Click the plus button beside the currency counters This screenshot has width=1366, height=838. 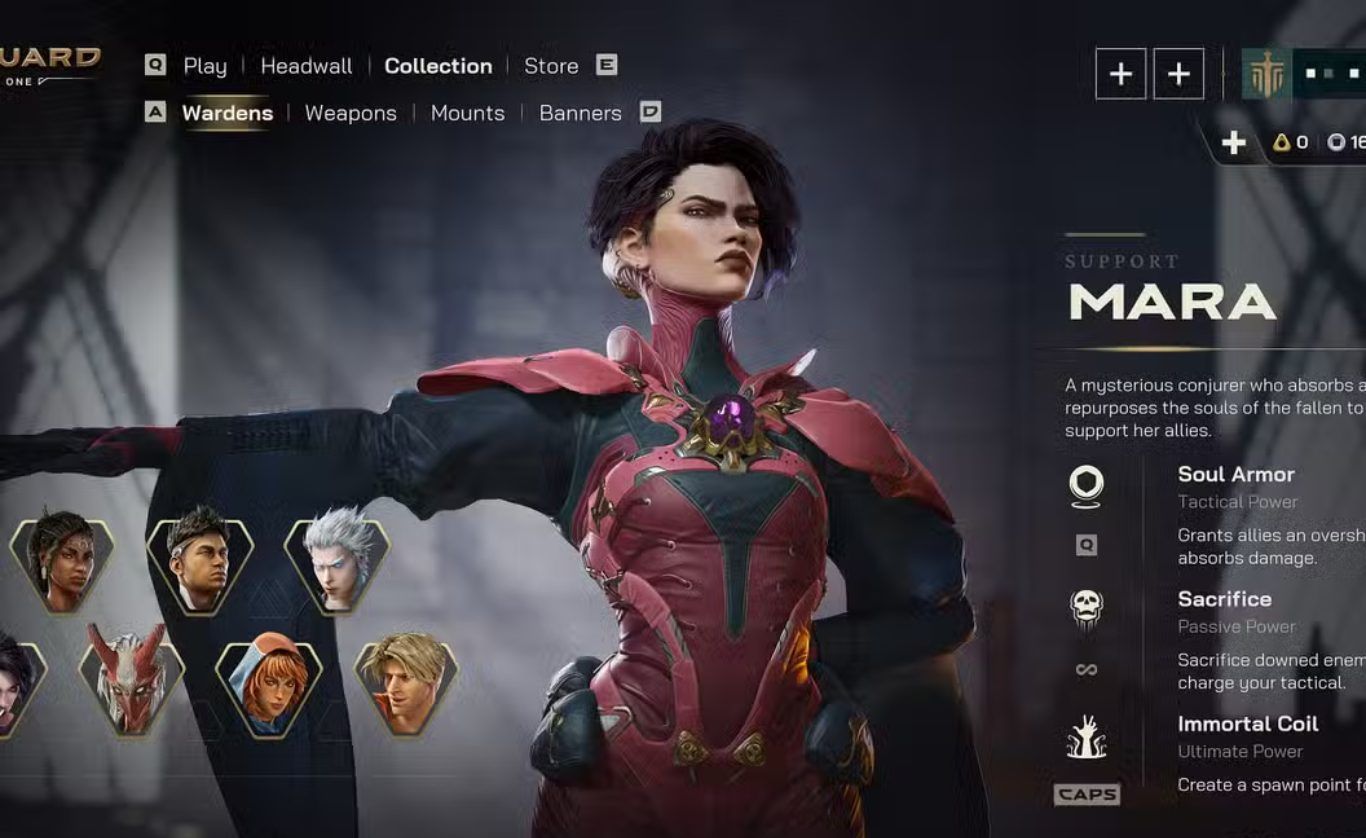tap(1233, 143)
